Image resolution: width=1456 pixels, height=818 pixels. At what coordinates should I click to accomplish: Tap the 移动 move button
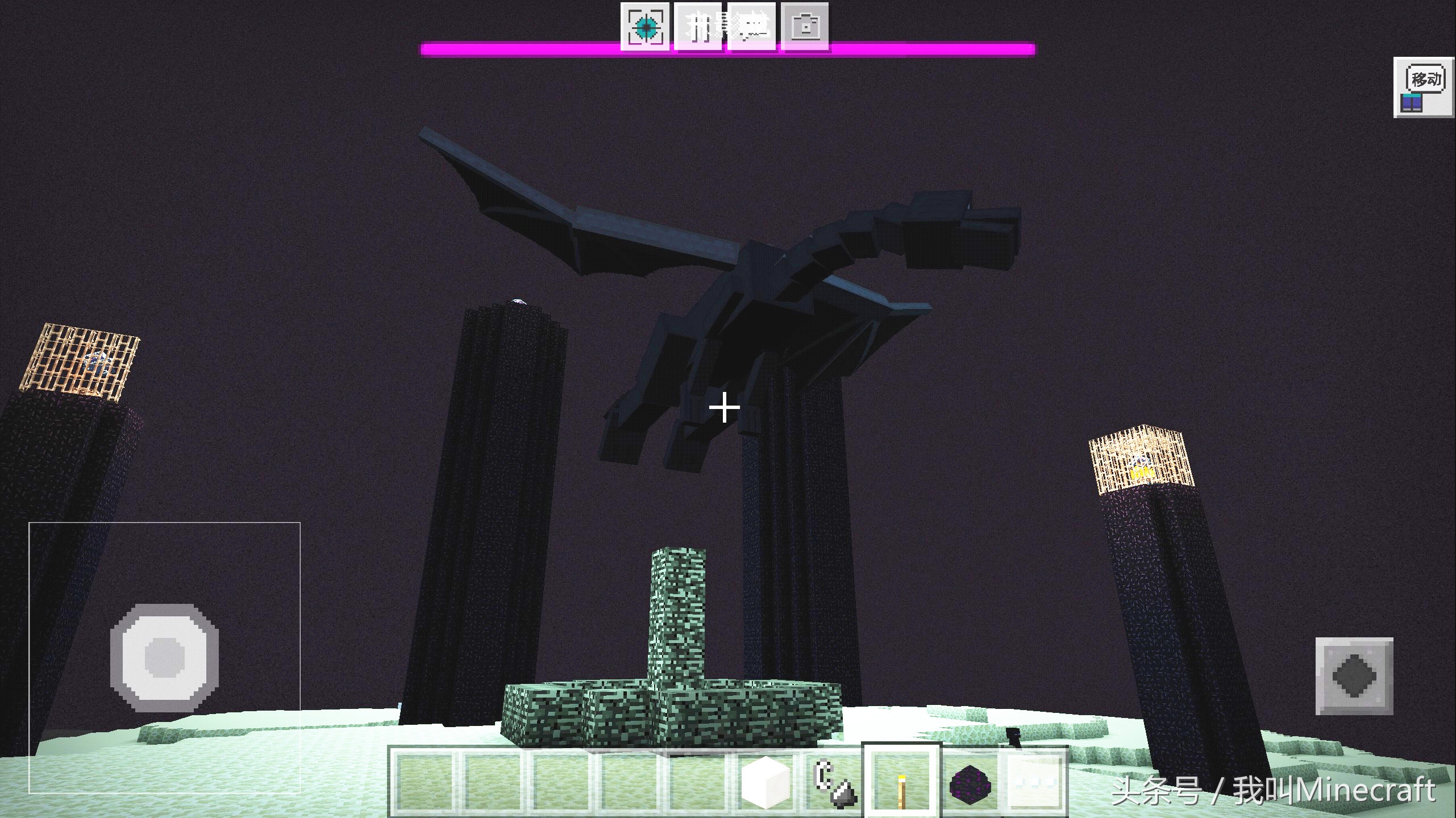pos(1425,89)
